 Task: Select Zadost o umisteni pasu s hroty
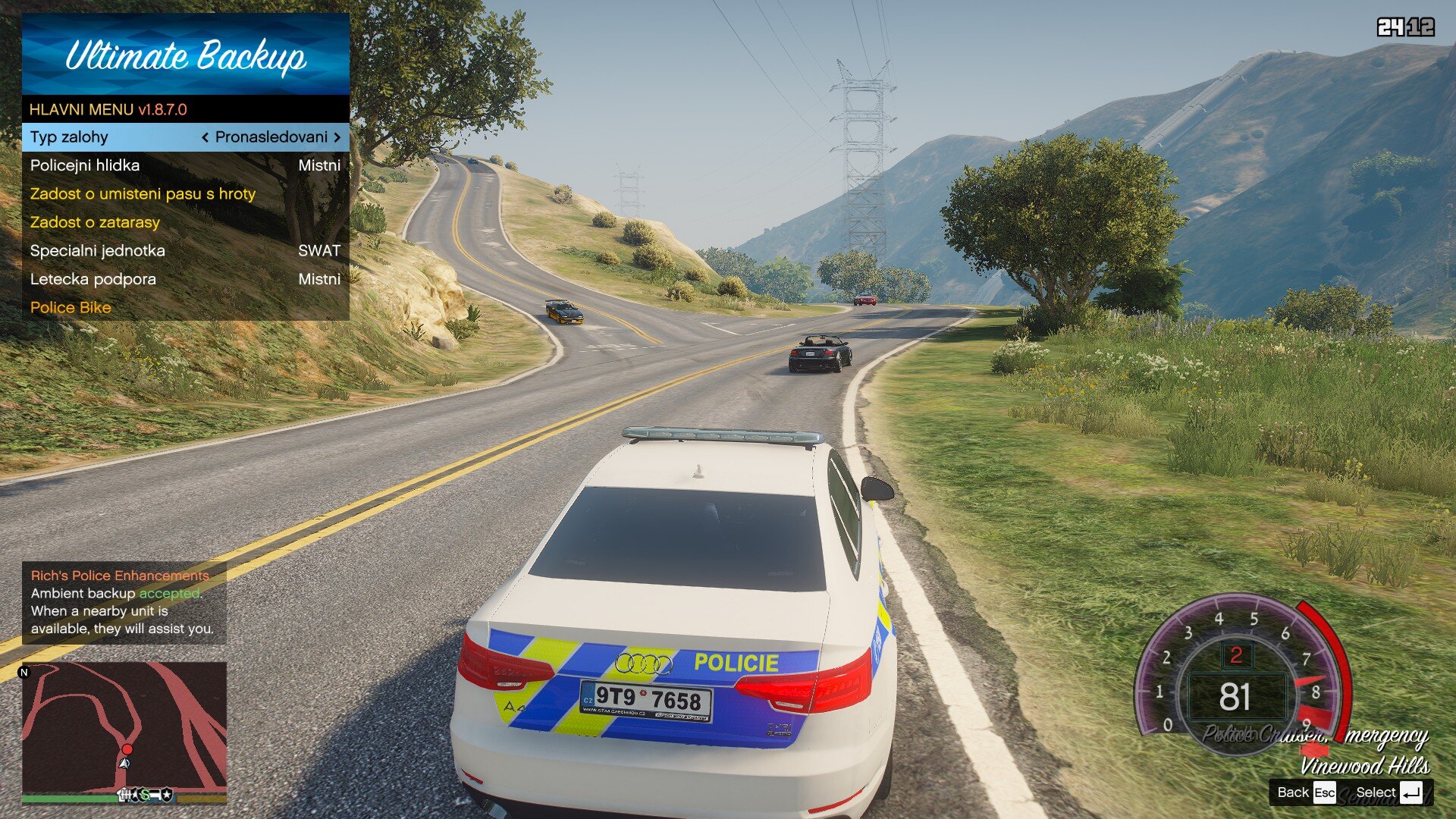185,194
